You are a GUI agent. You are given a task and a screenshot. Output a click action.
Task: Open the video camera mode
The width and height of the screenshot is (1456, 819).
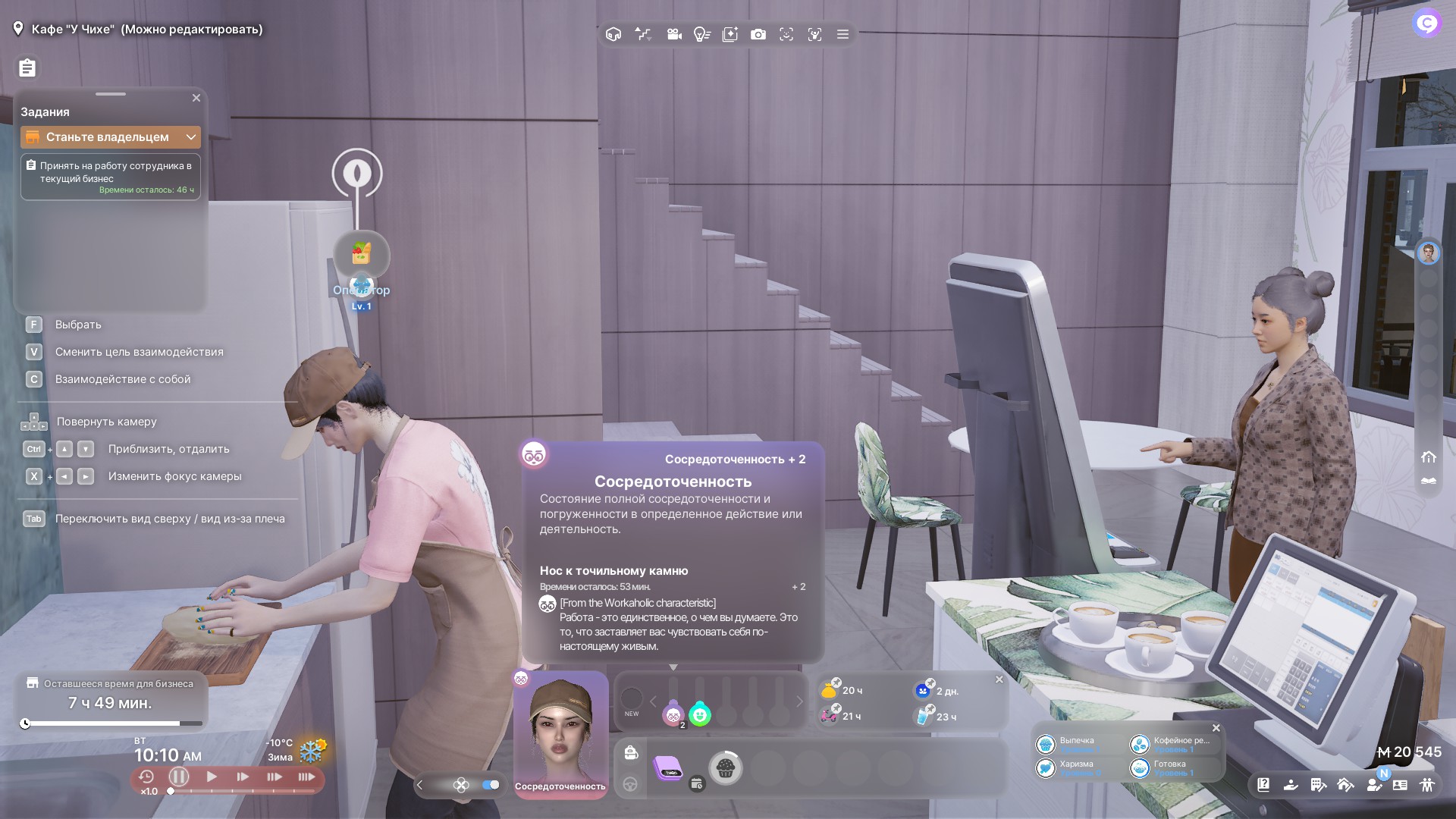click(673, 35)
